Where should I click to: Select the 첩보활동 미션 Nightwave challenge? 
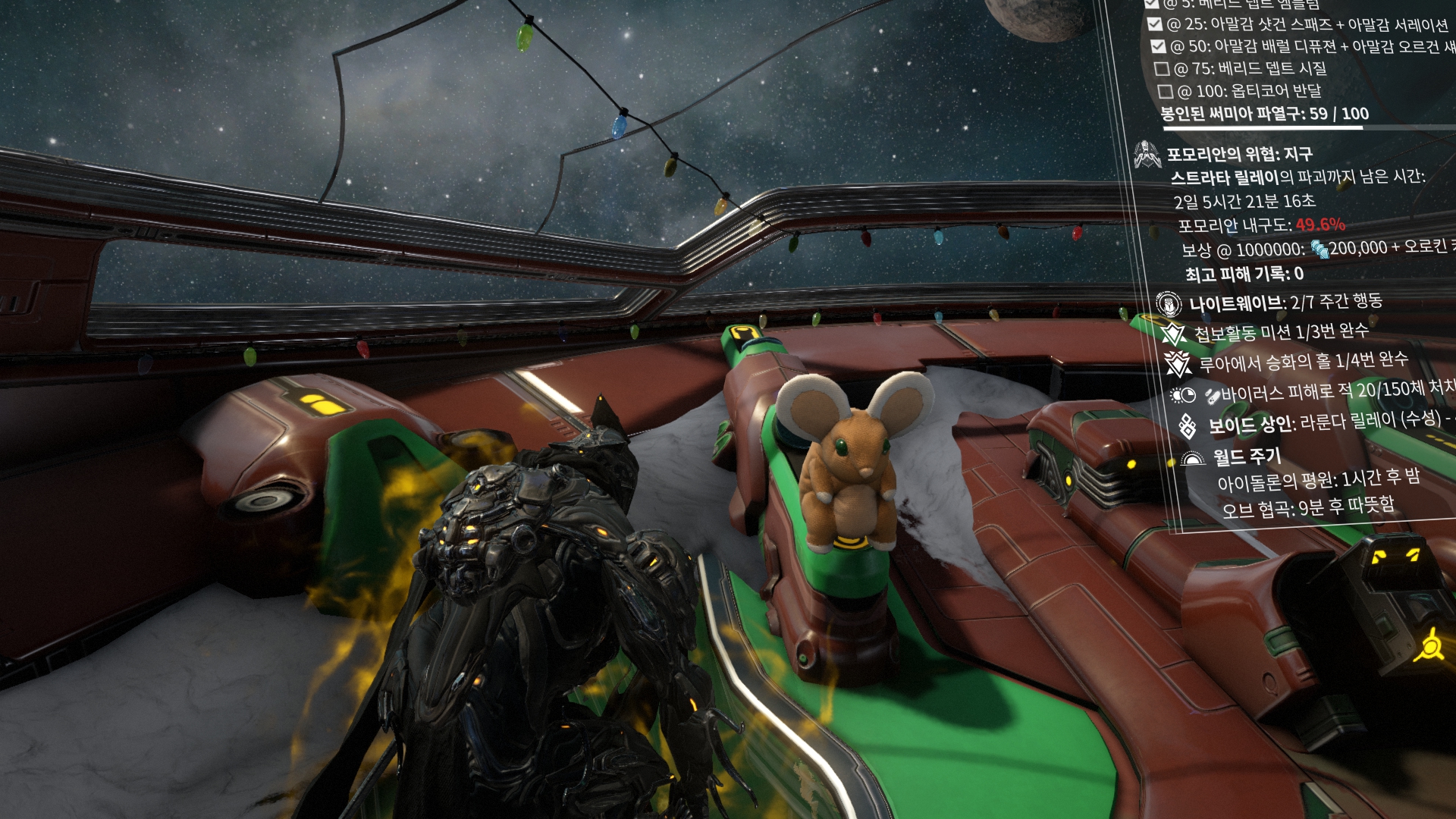click(1282, 332)
